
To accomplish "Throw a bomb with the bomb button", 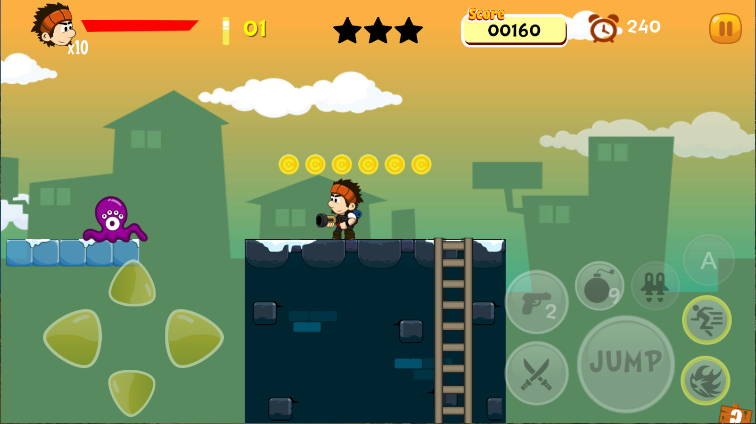I will 599,285.
